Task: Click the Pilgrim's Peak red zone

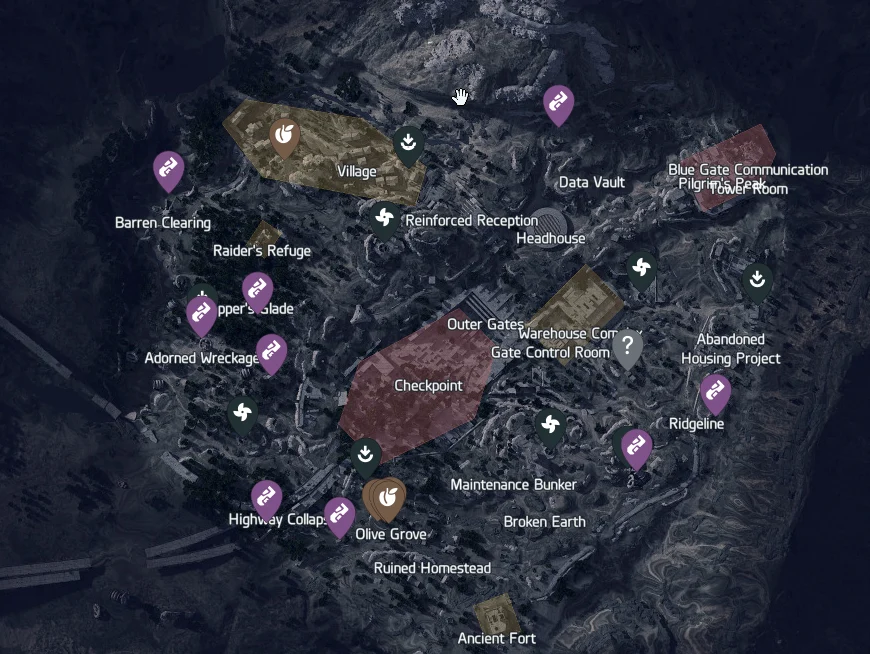Action: [737, 155]
